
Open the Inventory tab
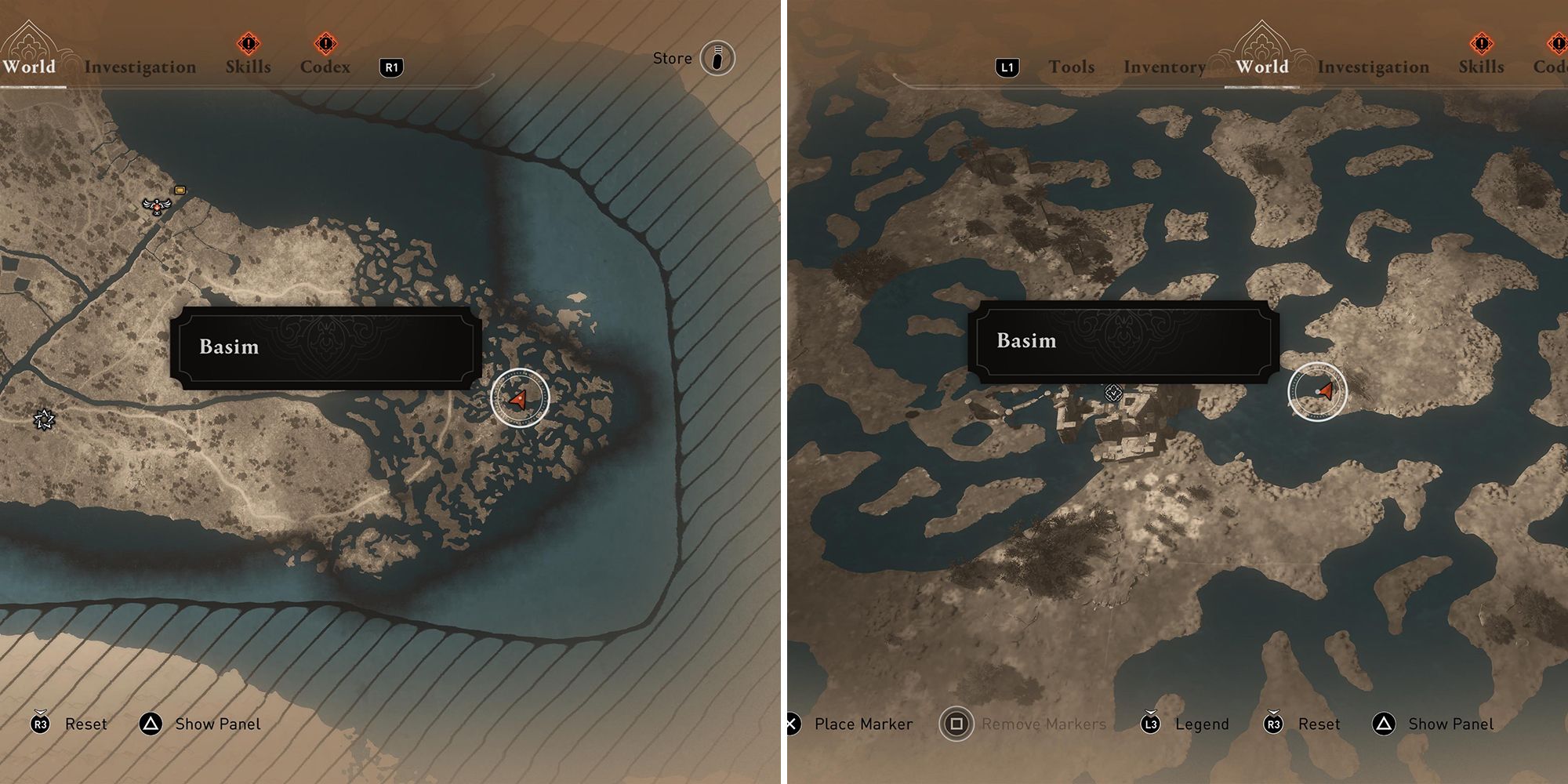click(1165, 67)
